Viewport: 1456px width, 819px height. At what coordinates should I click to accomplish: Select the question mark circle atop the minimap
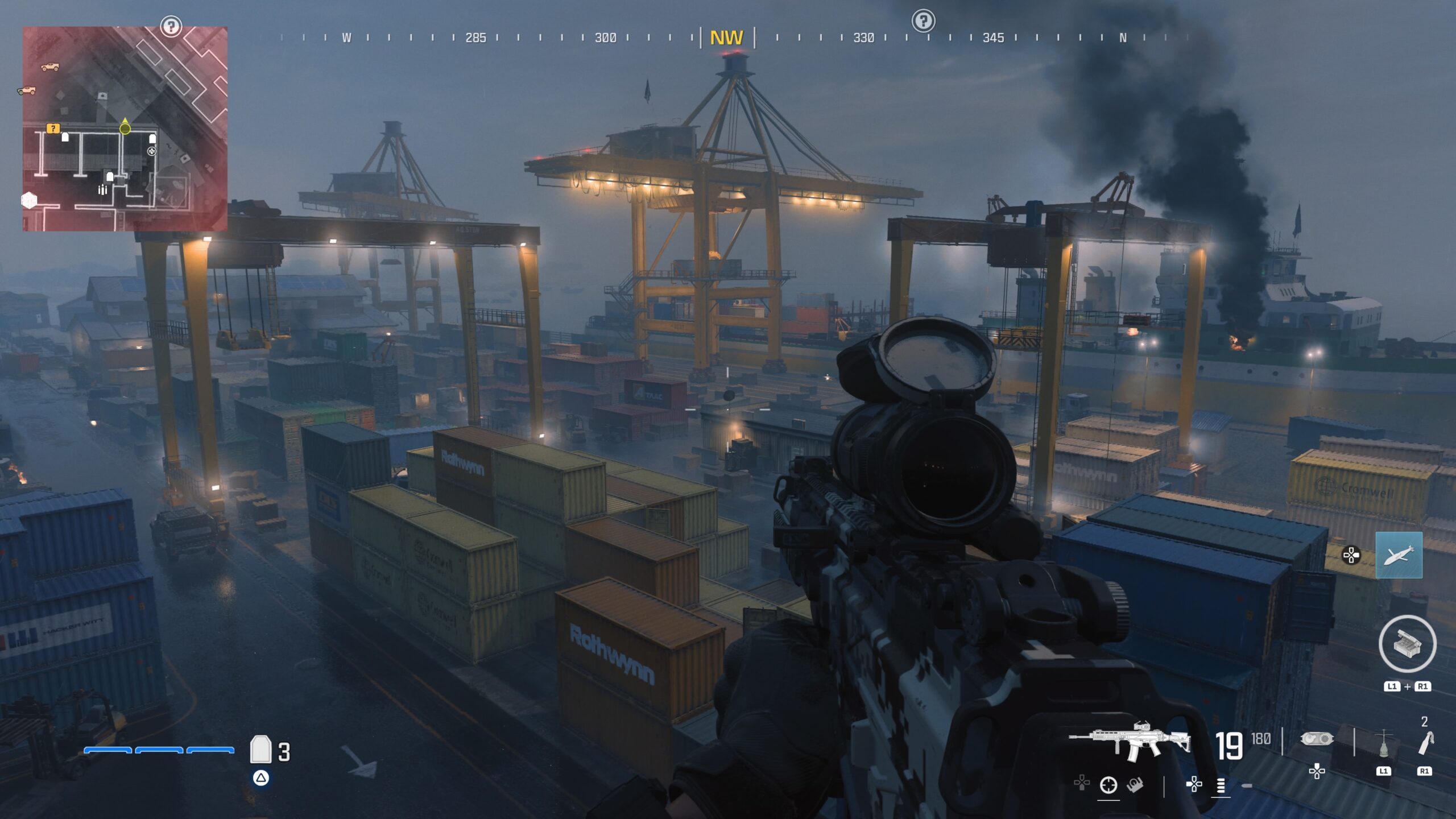pos(171,26)
